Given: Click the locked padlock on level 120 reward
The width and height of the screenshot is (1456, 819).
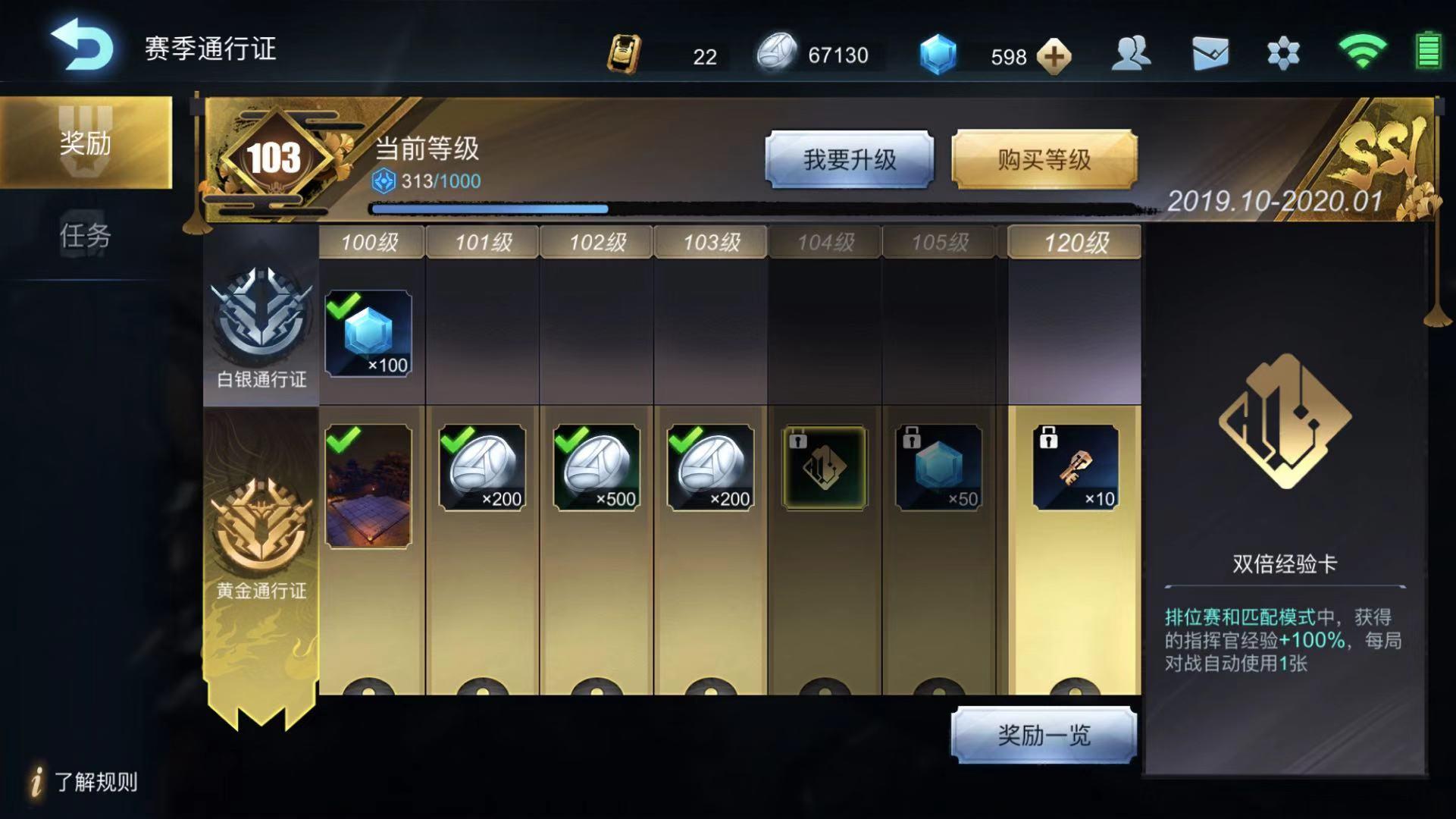Looking at the screenshot, I should (1049, 438).
